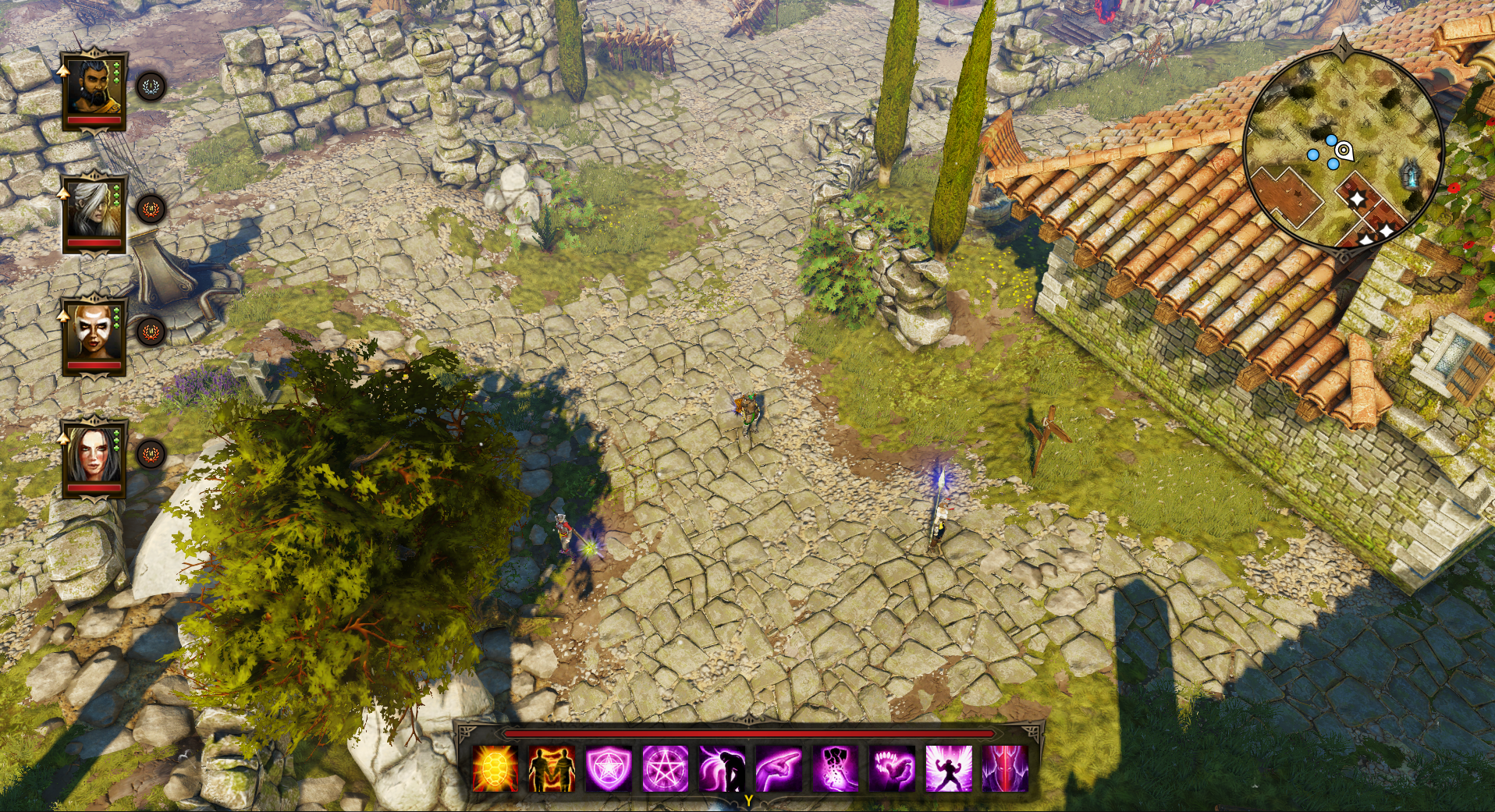Image resolution: width=1495 pixels, height=812 pixels.
Task: Select the white-haired character's portrait
Action: tap(94, 212)
